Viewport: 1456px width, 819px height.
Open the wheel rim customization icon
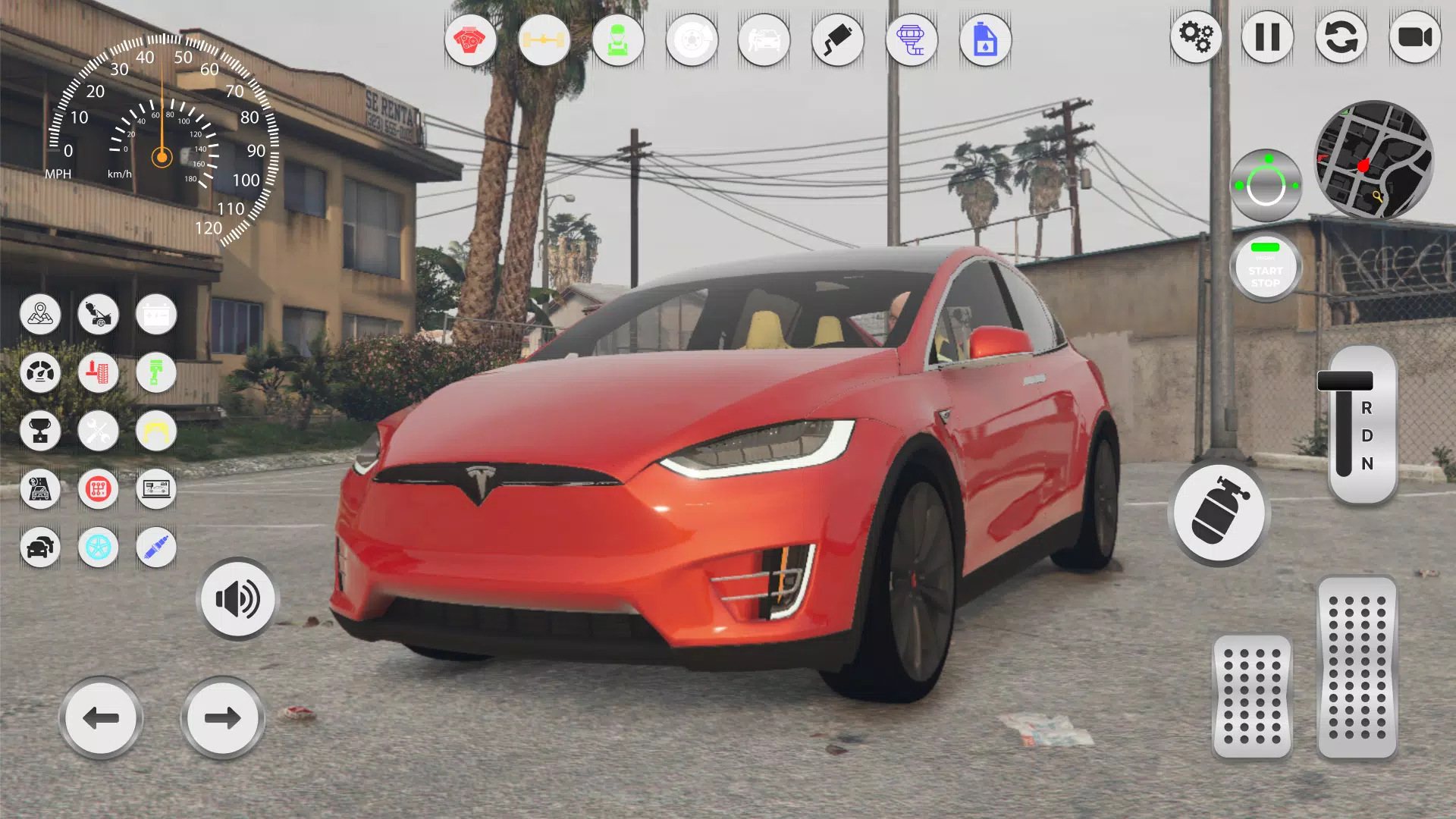[99, 548]
